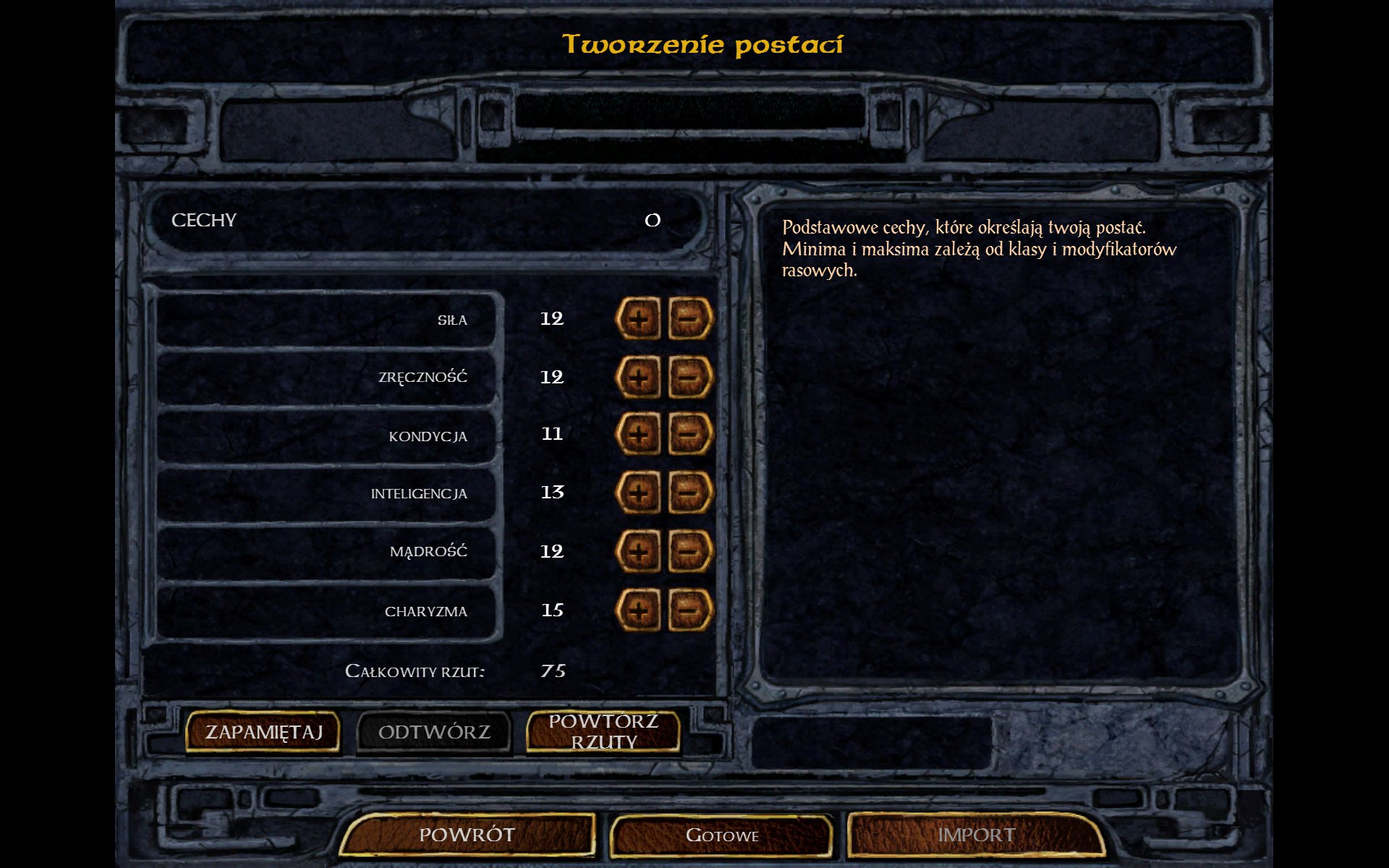Go back with the Powrót button
1389x868 pixels.
coord(467,835)
